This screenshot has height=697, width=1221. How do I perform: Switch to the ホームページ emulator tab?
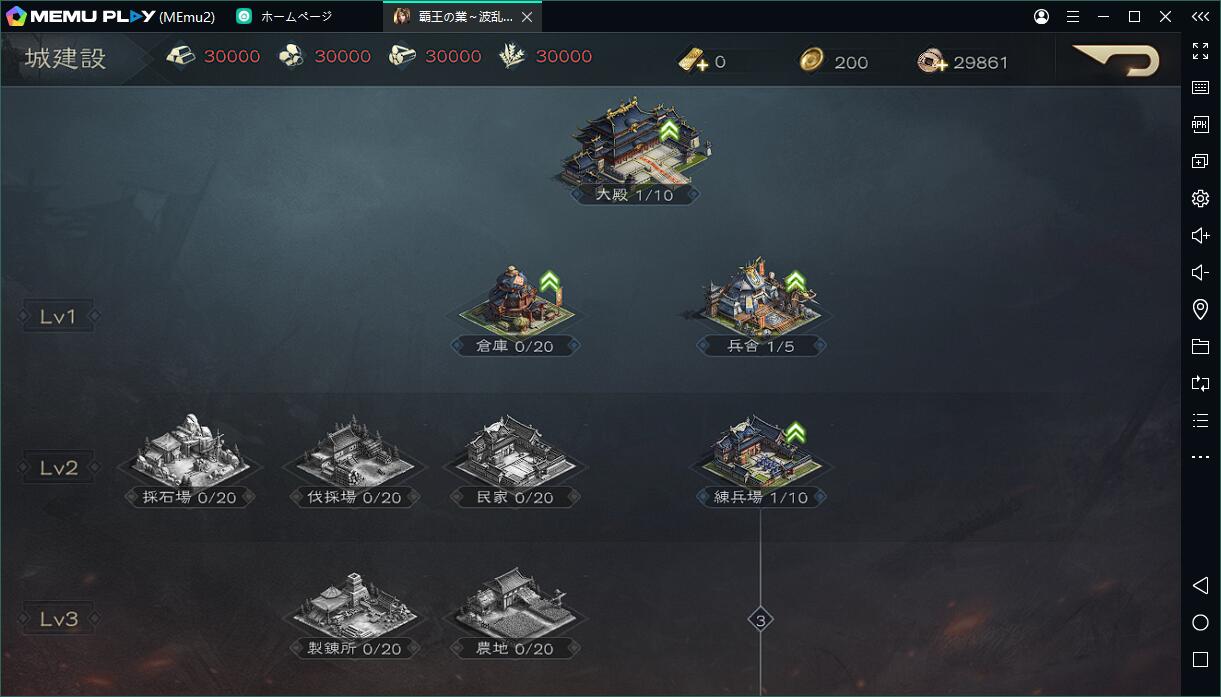296,17
